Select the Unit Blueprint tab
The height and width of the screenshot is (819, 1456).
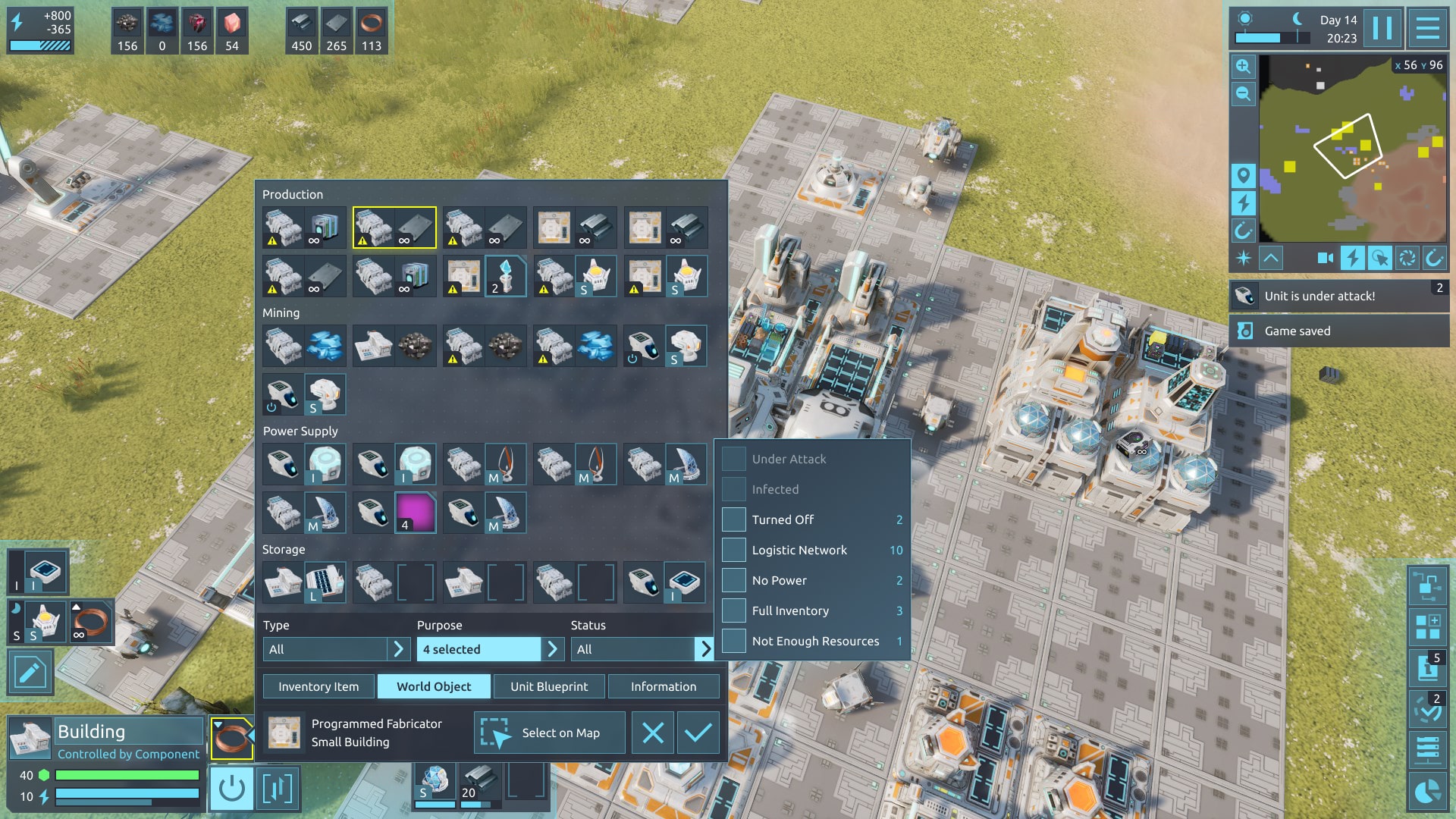click(549, 686)
